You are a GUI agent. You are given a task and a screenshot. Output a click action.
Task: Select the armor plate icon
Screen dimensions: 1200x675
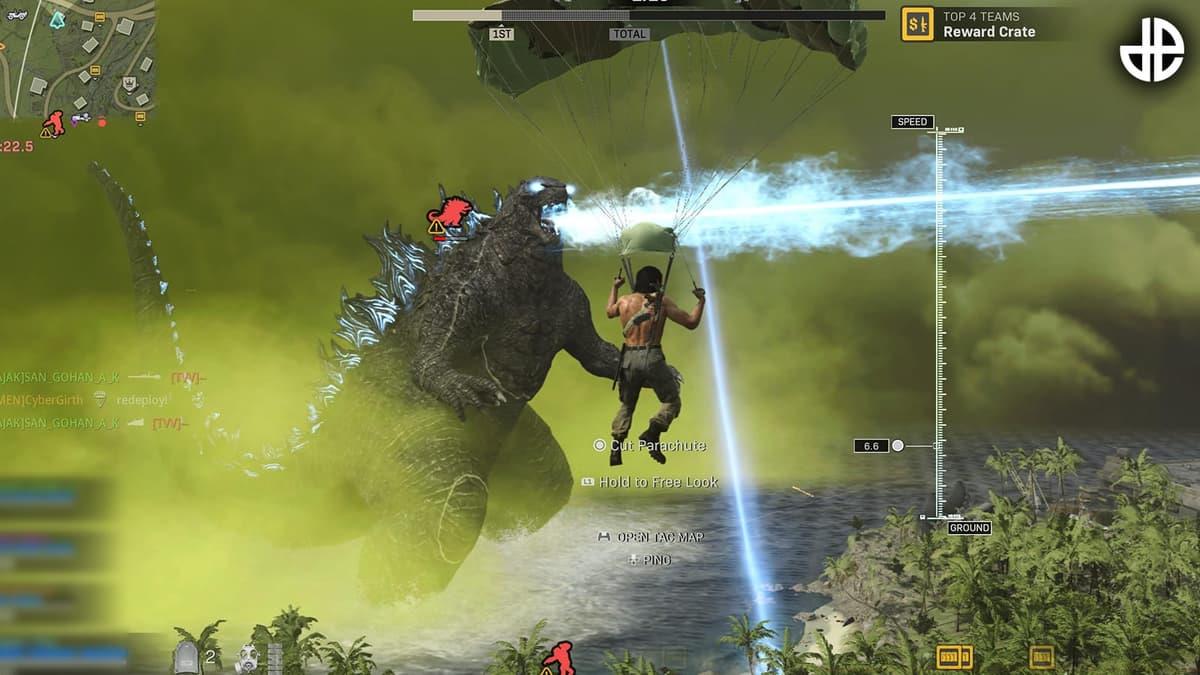pos(188,657)
